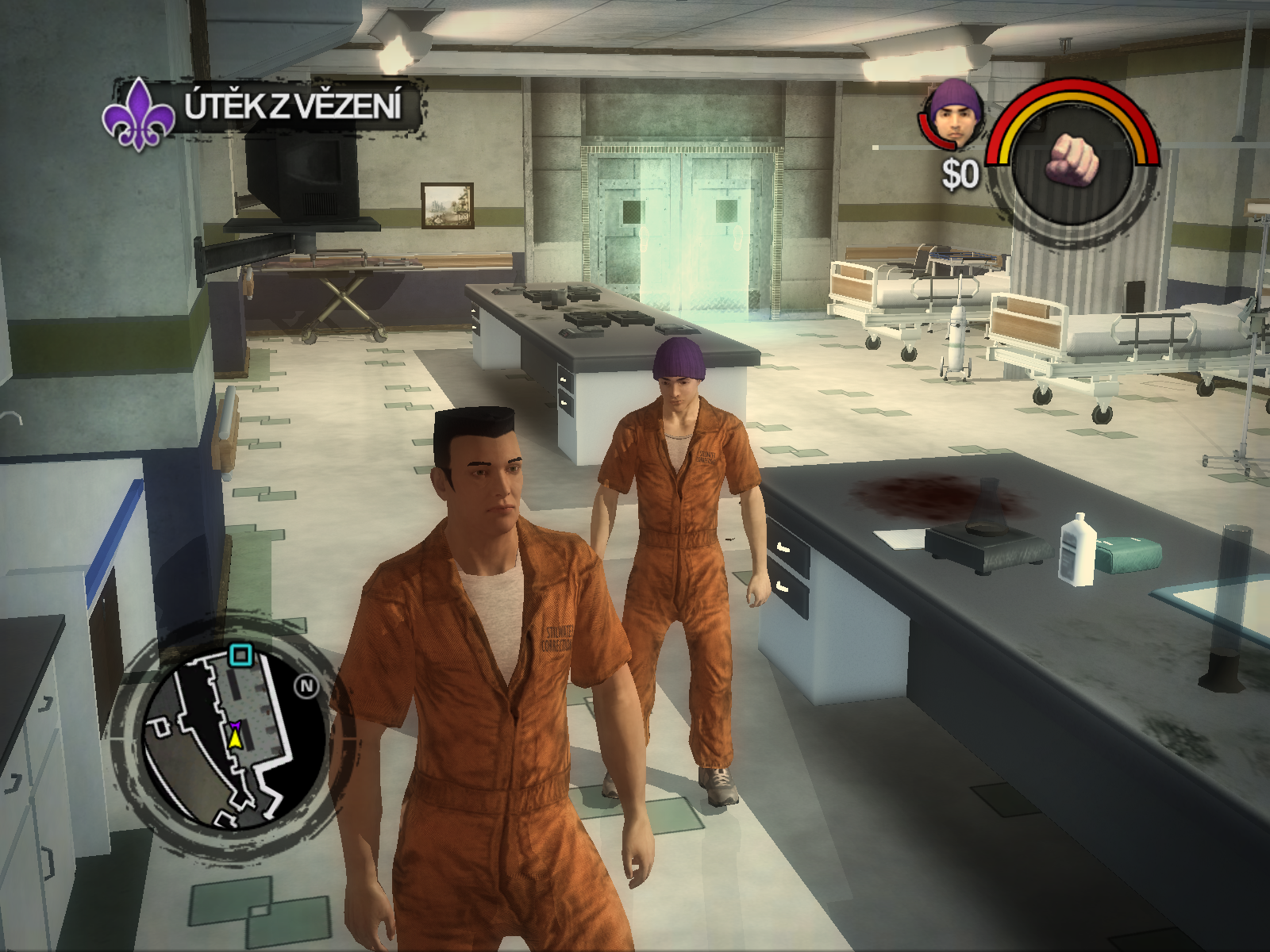Click the yellow player arrow on minimap
Image resolution: width=1270 pixels, height=952 pixels.
tap(235, 739)
